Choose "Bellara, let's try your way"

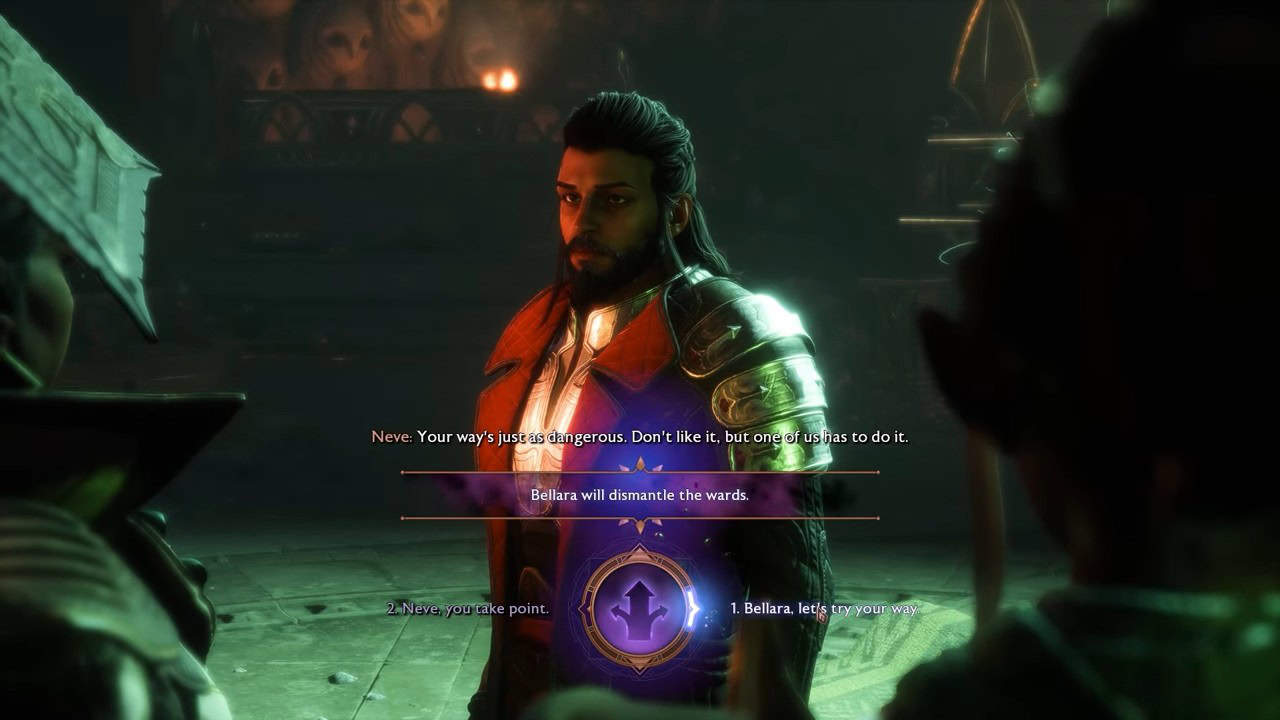823,608
